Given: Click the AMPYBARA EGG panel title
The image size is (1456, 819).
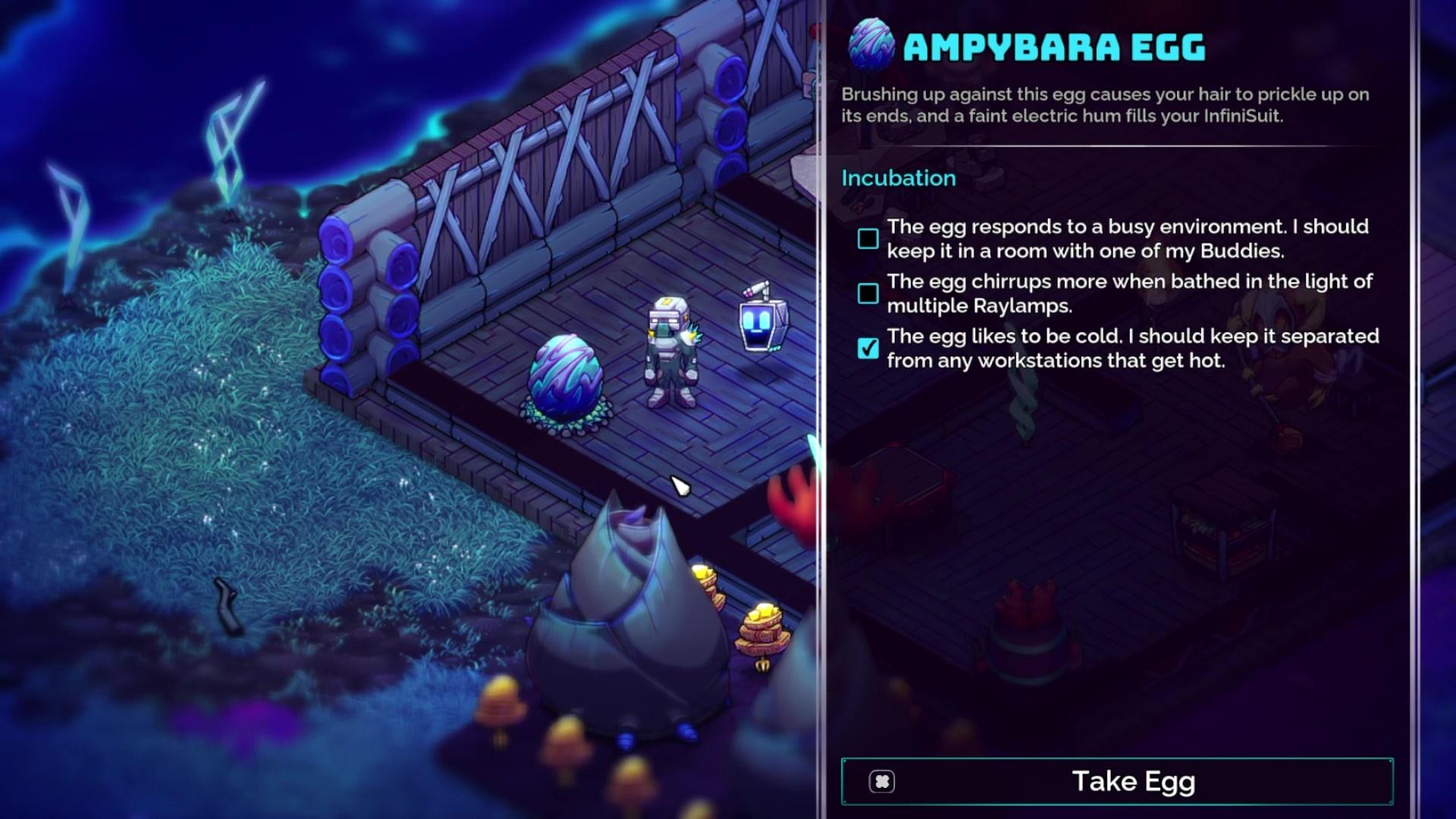Looking at the screenshot, I should coord(1054,45).
